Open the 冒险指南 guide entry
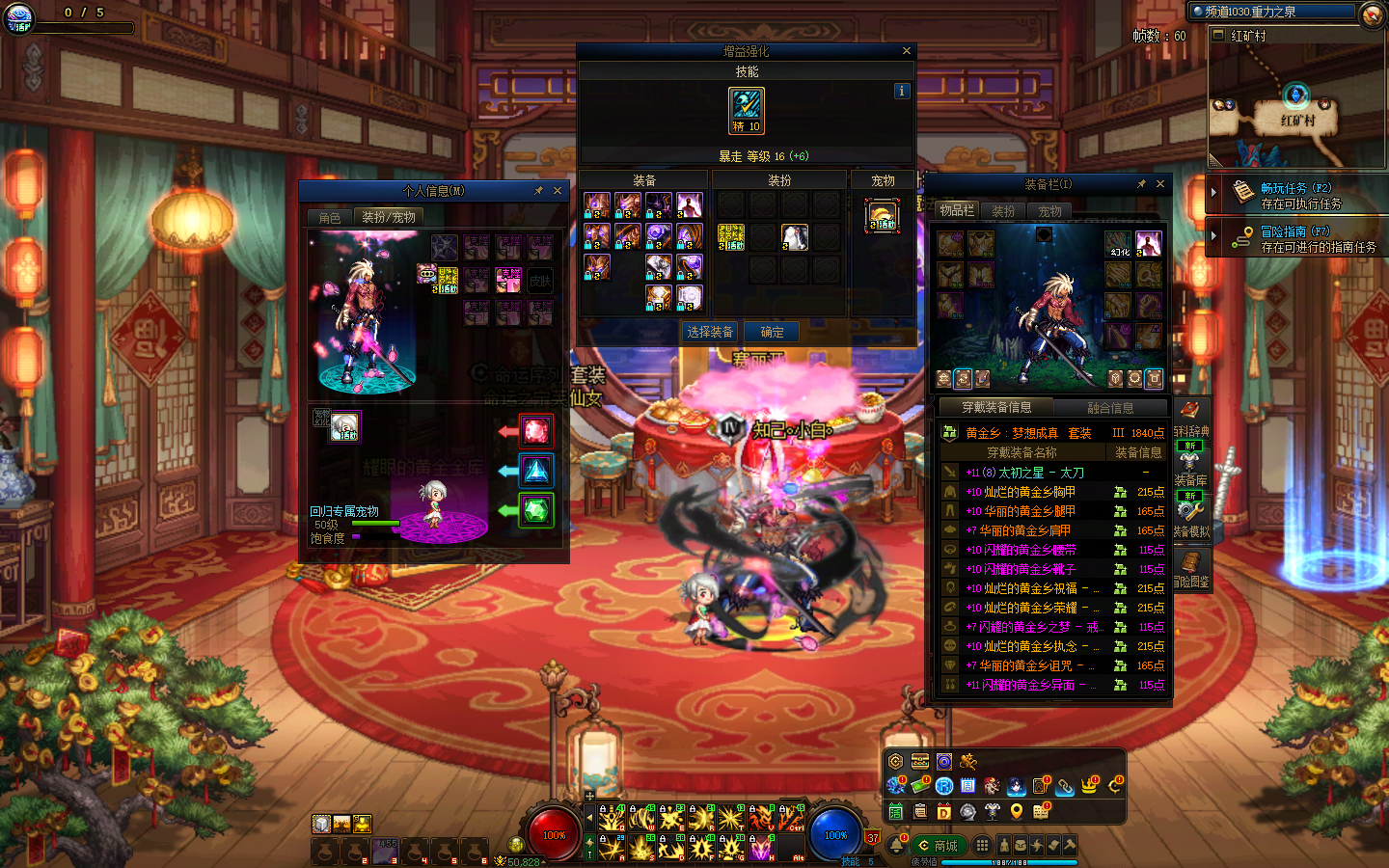Image resolution: width=1389 pixels, height=868 pixels. [1297, 238]
